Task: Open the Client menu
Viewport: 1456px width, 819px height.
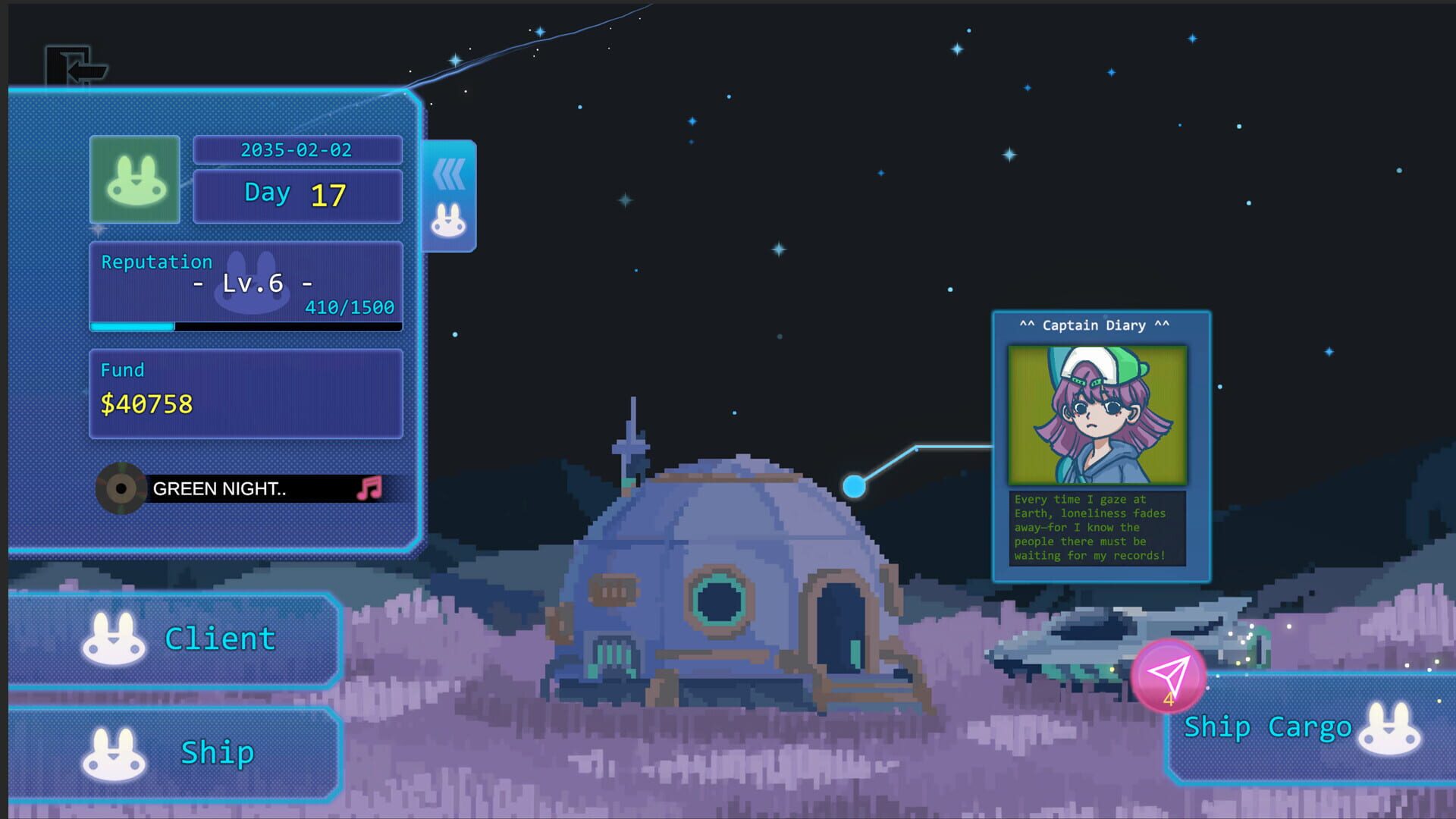Action: pyautogui.click(x=218, y=637)
